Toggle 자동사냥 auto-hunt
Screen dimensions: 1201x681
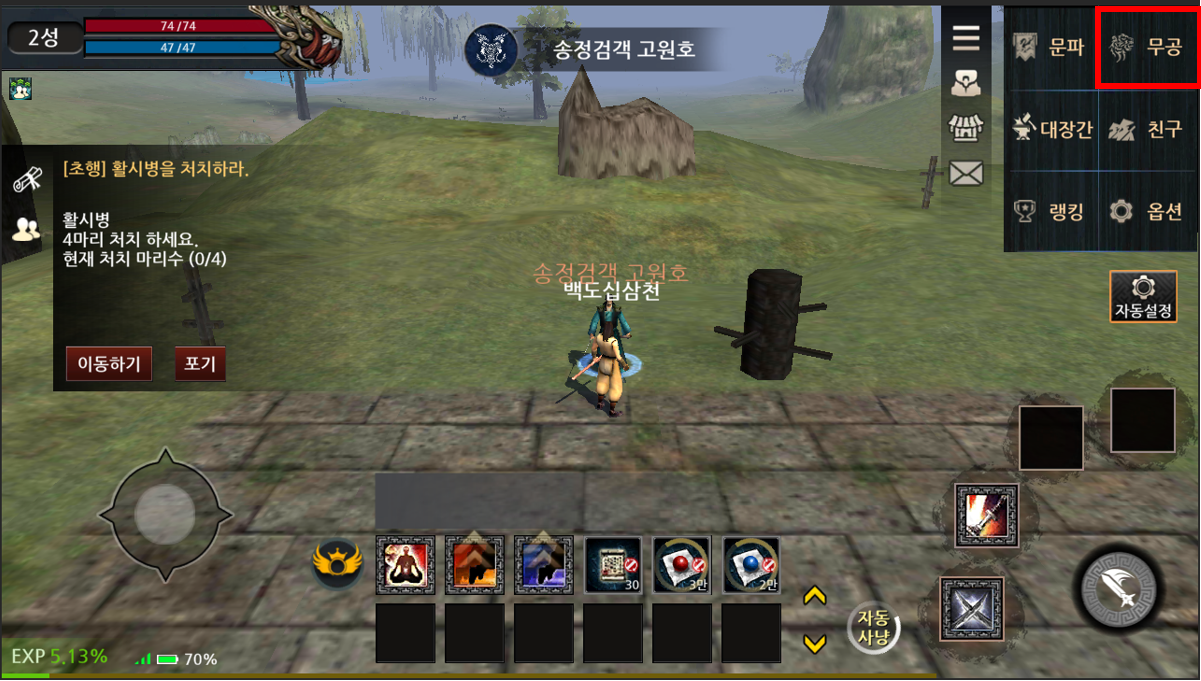[873, 628]
